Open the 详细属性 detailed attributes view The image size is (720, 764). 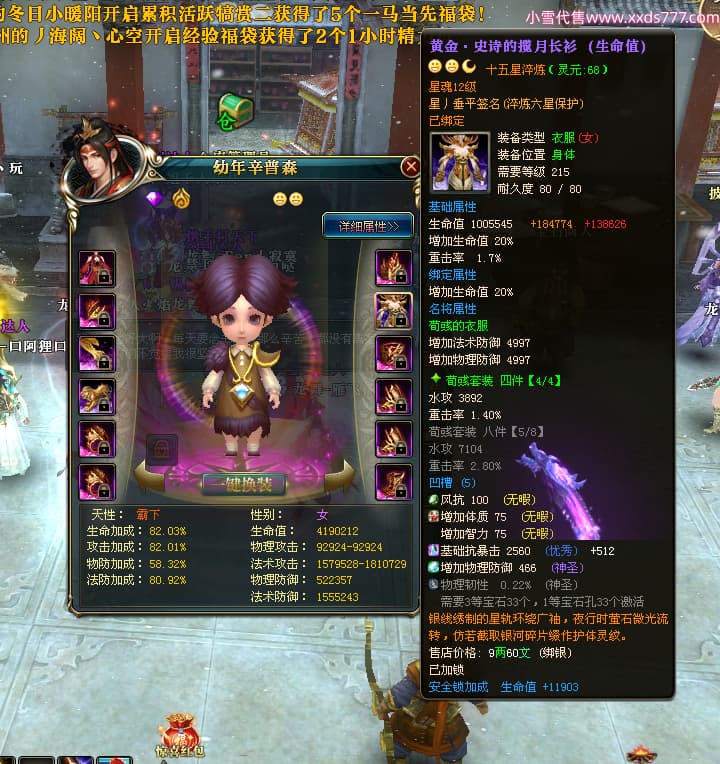367,226
